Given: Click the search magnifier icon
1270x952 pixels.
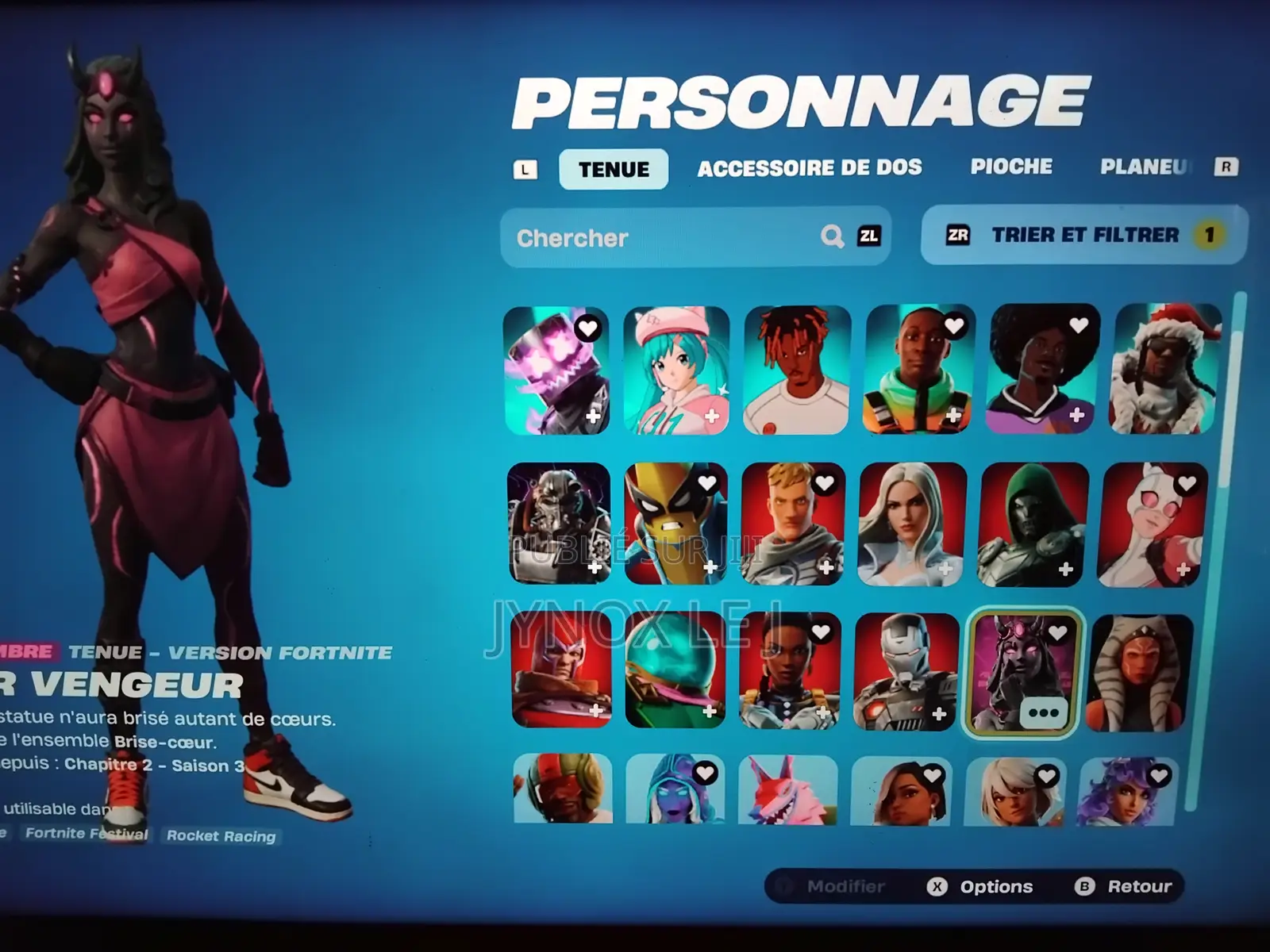Looking at the screenshot, I should click(830, 236).
